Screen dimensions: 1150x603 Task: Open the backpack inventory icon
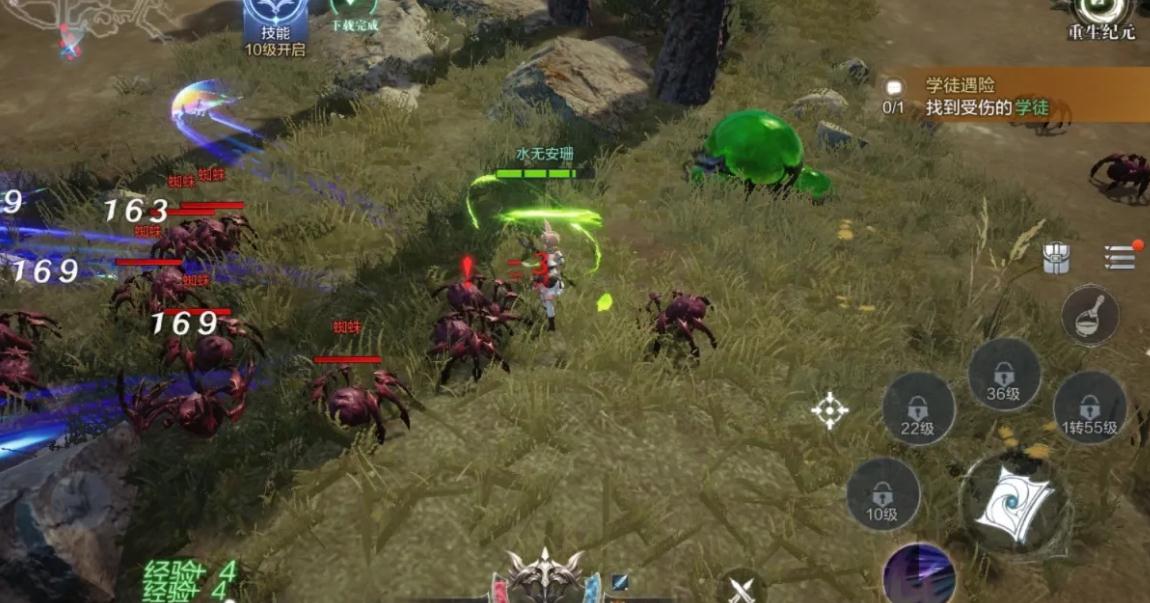pos(1057,258)
